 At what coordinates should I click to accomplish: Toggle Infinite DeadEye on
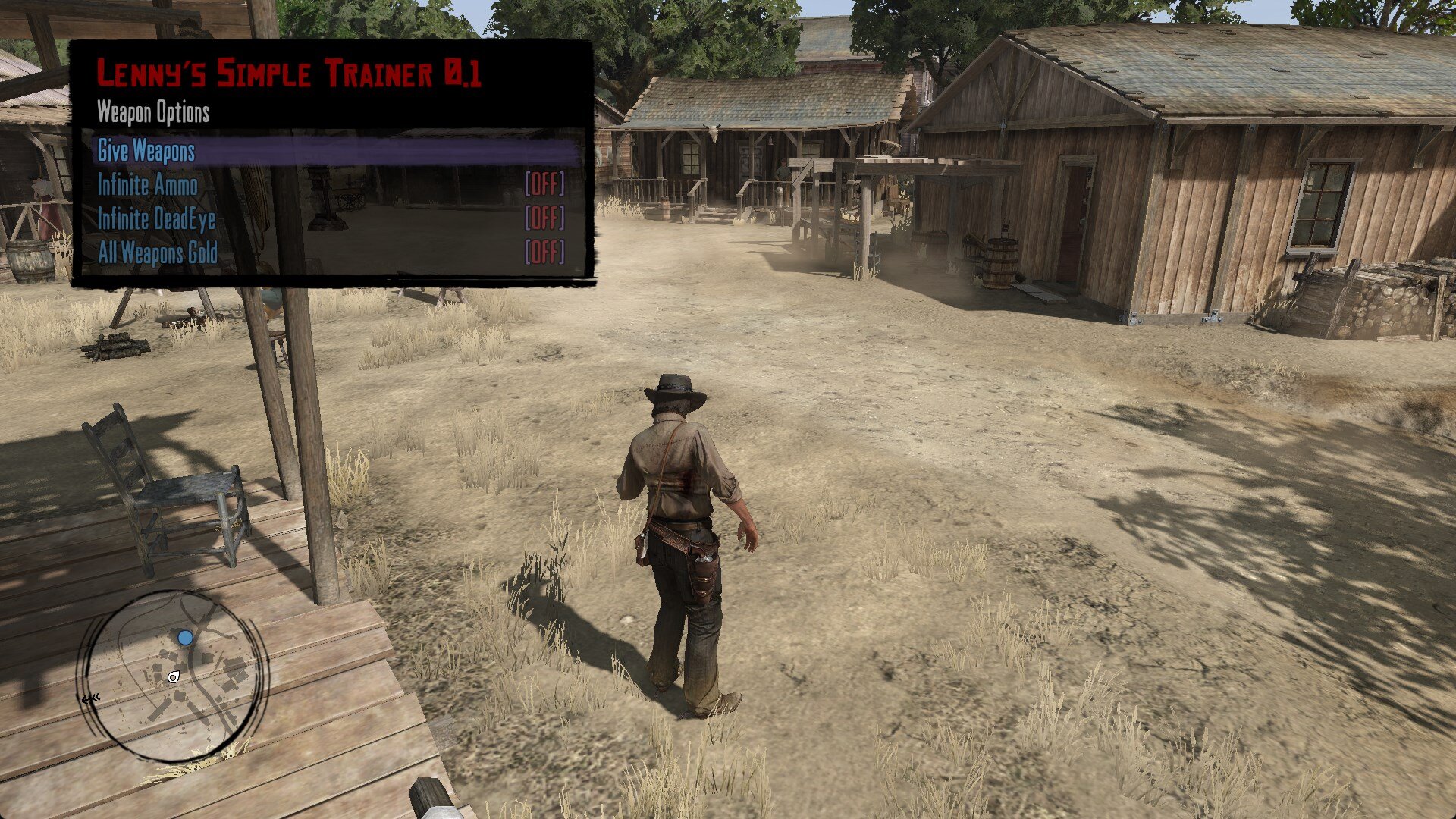(x=156, y=219)
